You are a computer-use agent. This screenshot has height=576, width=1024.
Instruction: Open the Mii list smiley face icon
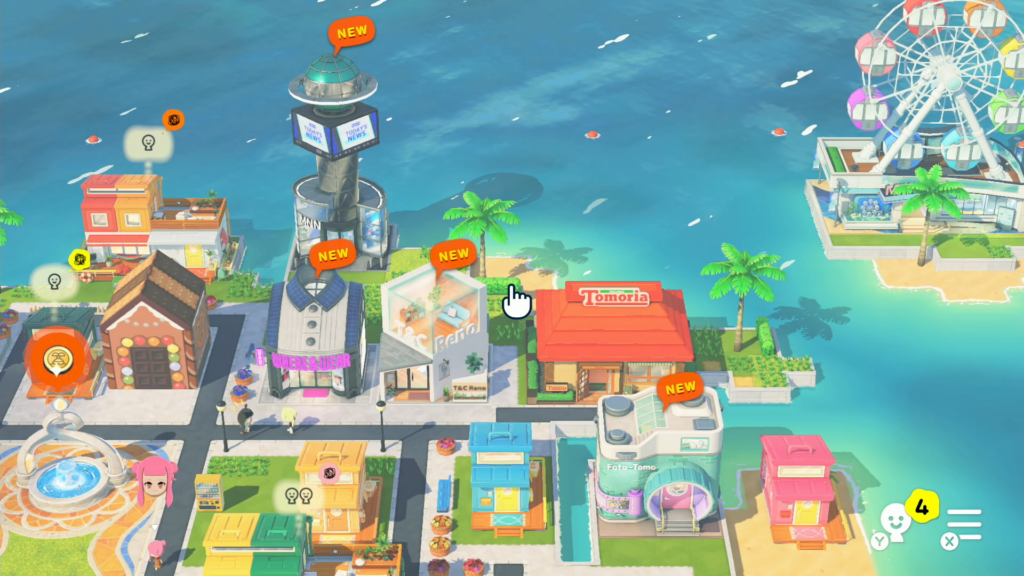point(897,519)
